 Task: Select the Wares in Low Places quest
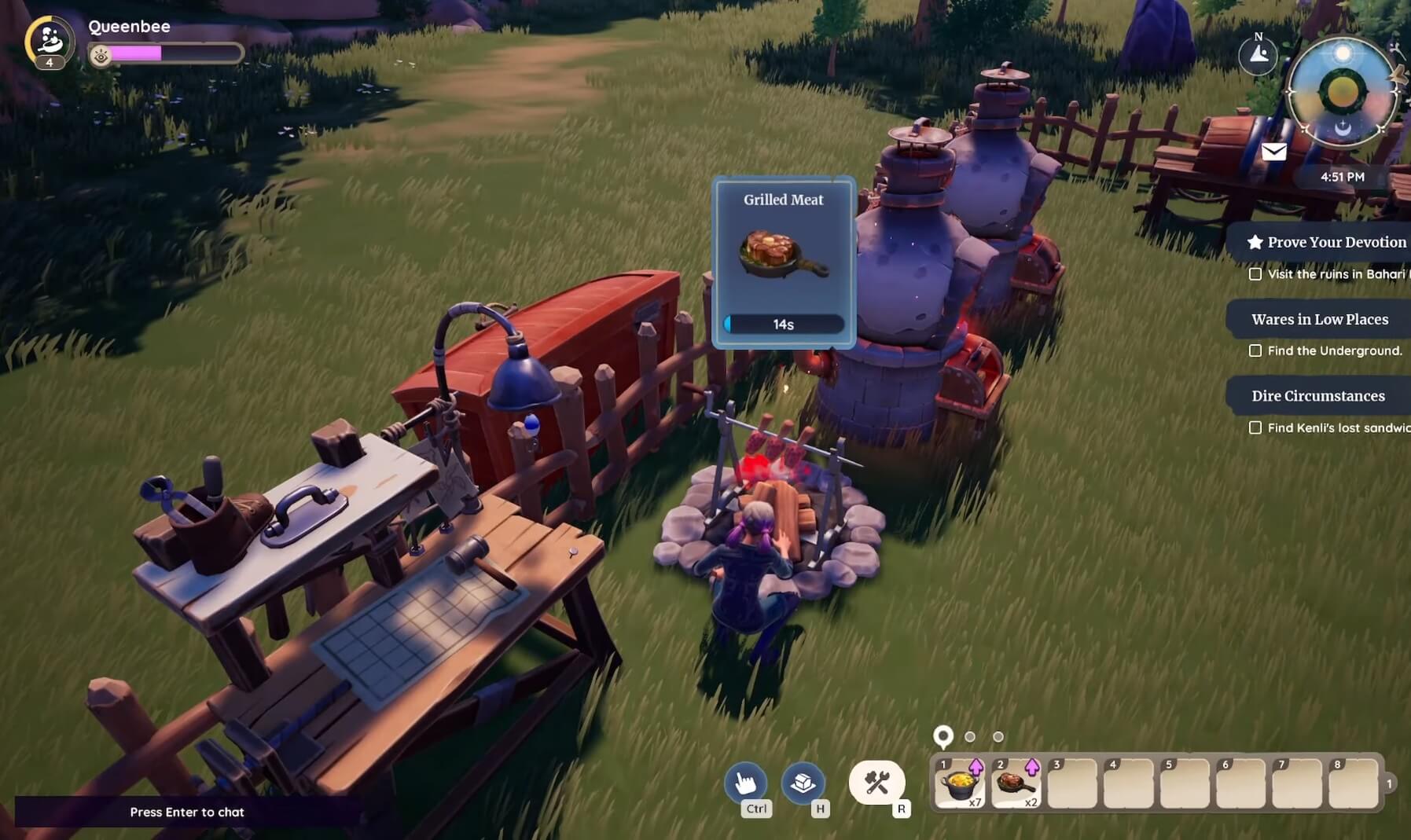click(1319, 319)
